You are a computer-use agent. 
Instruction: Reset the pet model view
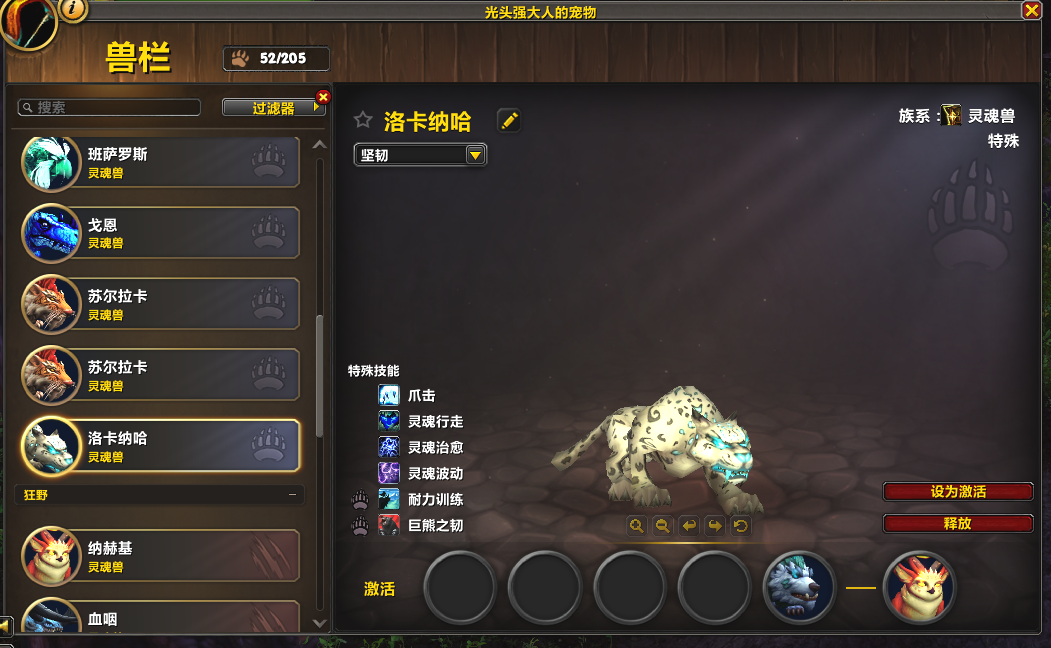tap(740, 525)
